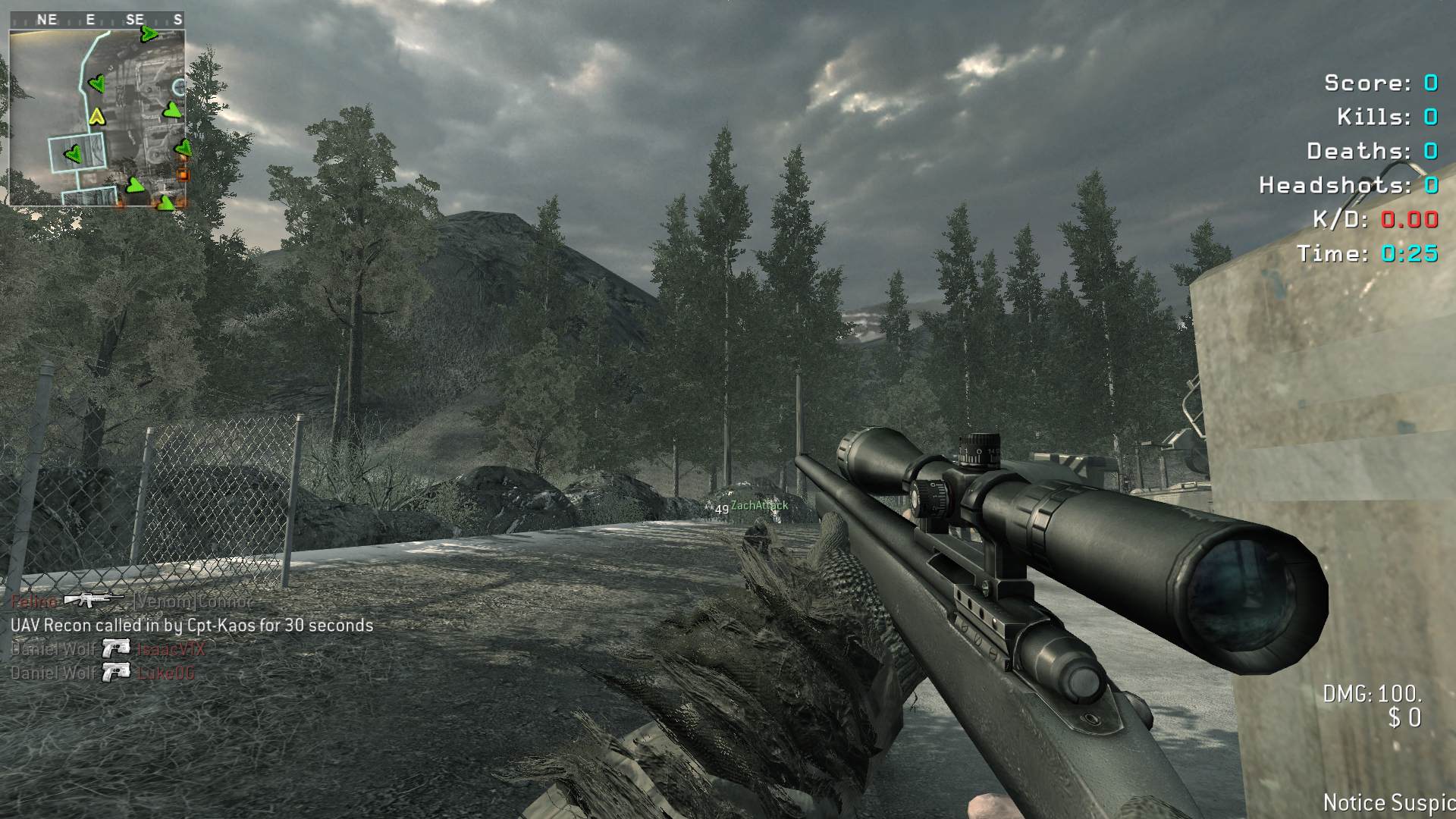
Task: Select the ZachAttack teammate name tag
Action: (x=759, y=506)
